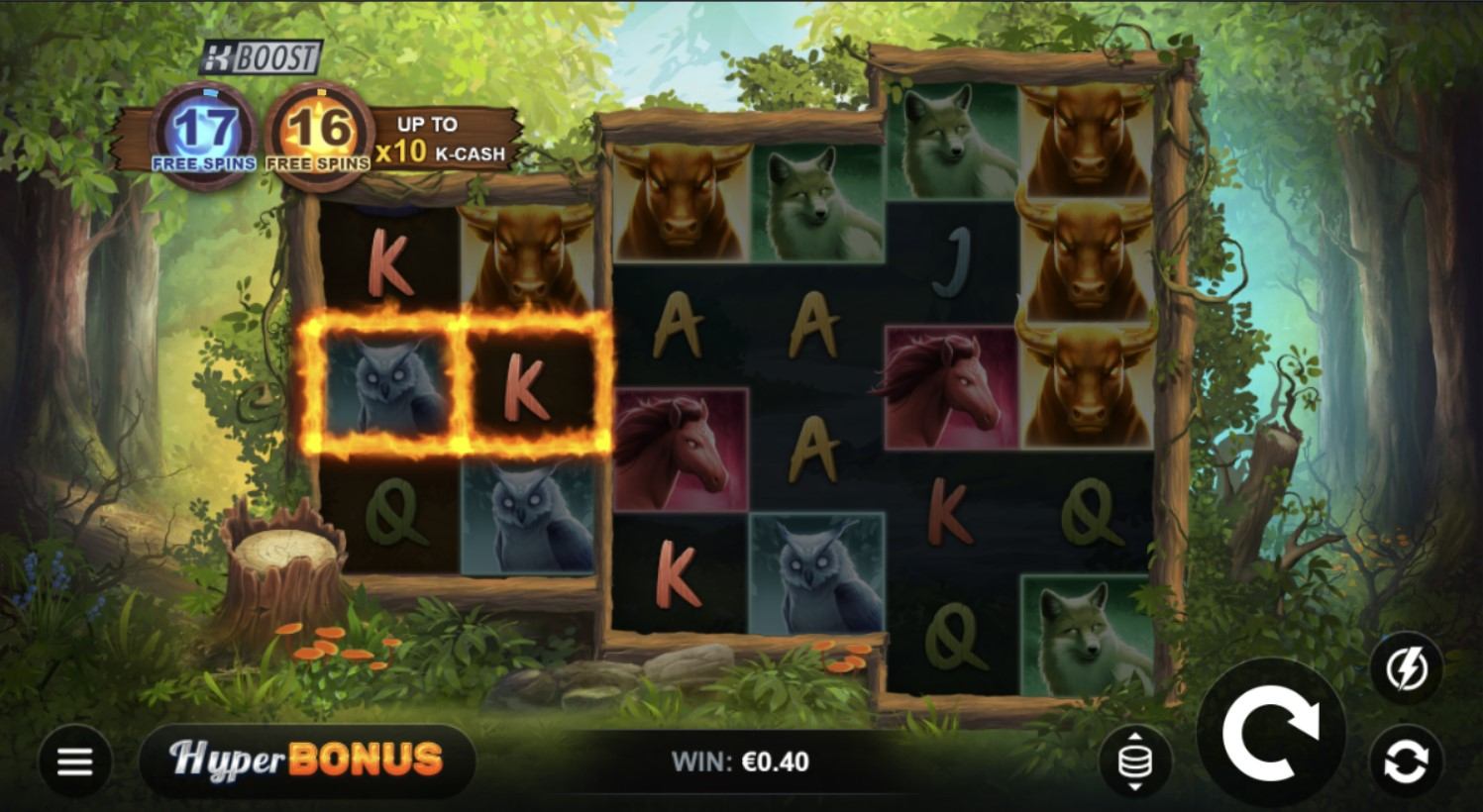Open the hamburger menu
Image resolution: width=1483 pixels, height=812 pixels.
tap(75, 761)
